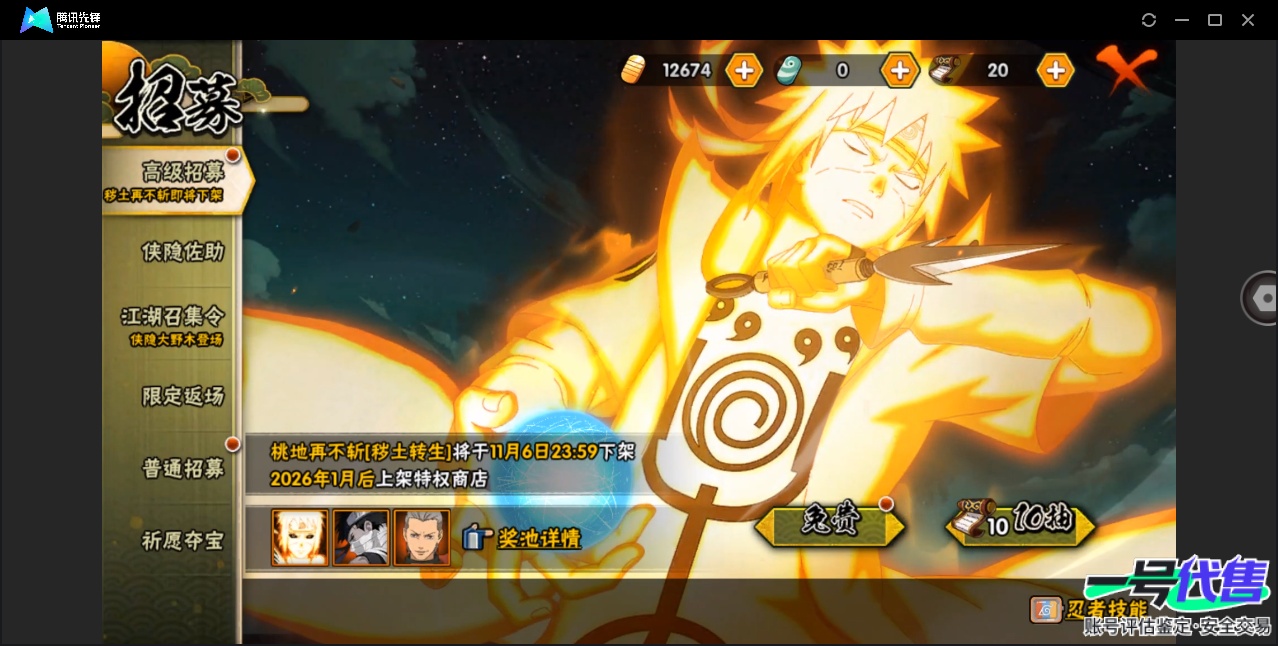
Task: Select the masked Zabuza ninja thumbnail
Action: (361, 538)
